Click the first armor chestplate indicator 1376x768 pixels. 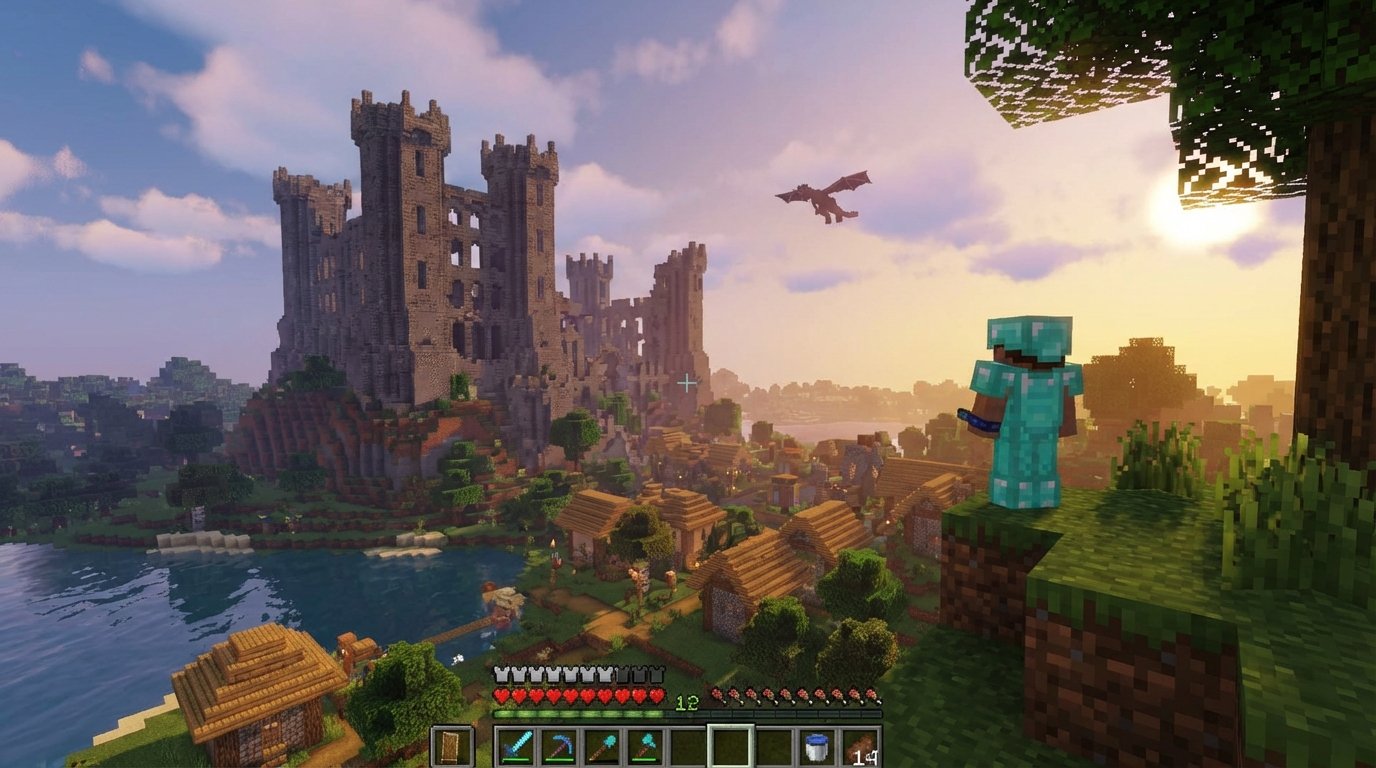coord(502,672)
